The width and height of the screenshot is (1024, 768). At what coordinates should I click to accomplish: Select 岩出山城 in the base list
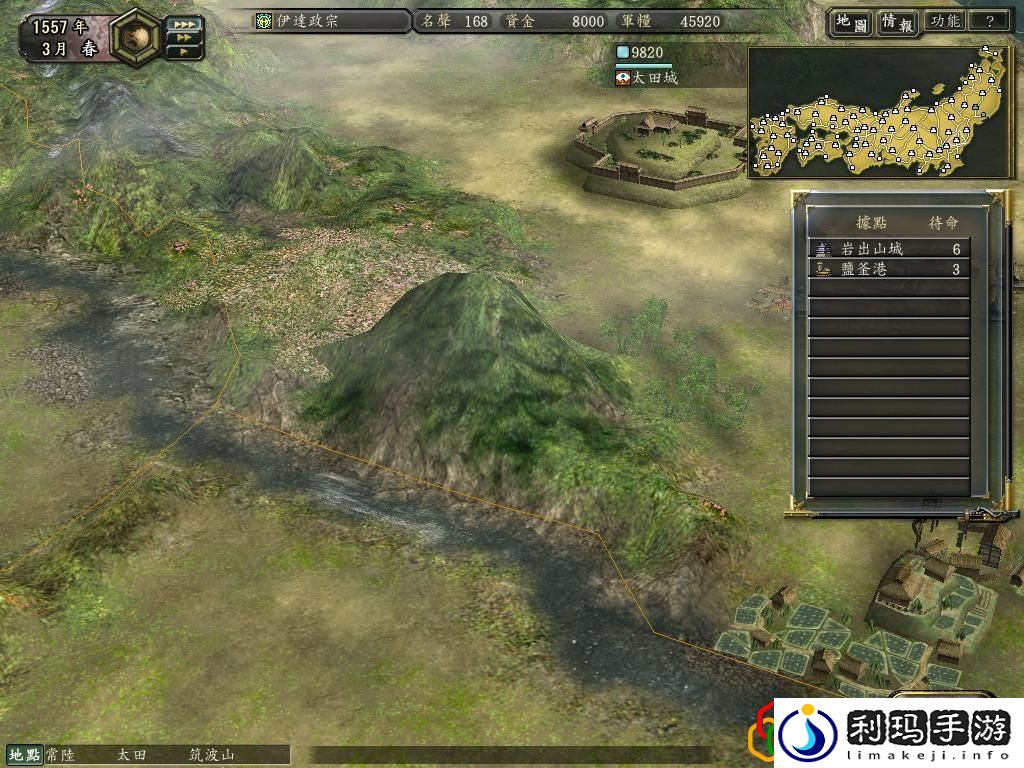888,249
